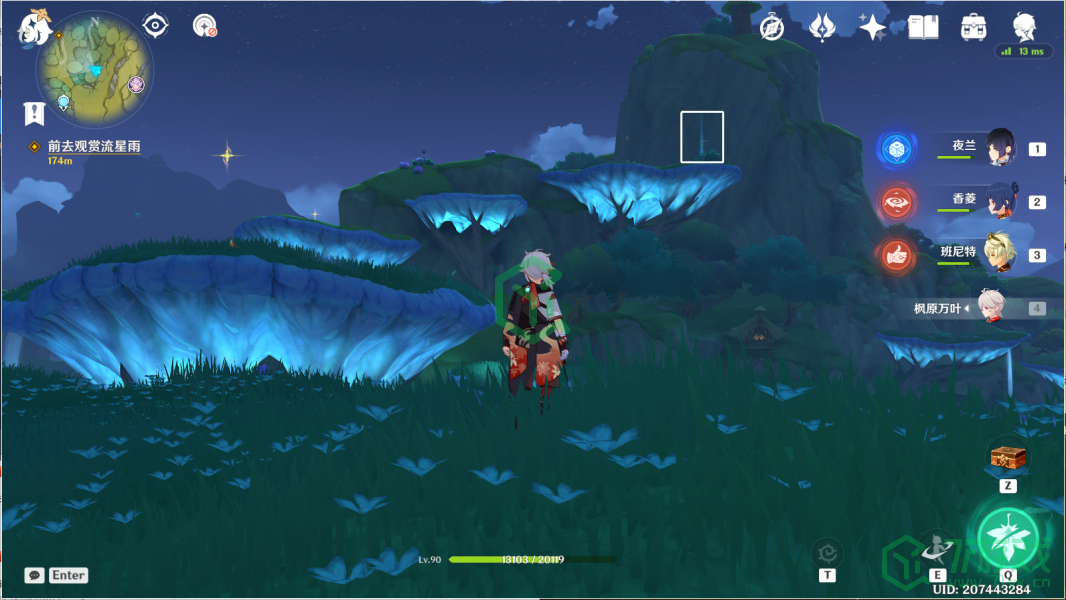Open the quest log banner icon
Screen dimensions: 1066x600
[35, 113]
